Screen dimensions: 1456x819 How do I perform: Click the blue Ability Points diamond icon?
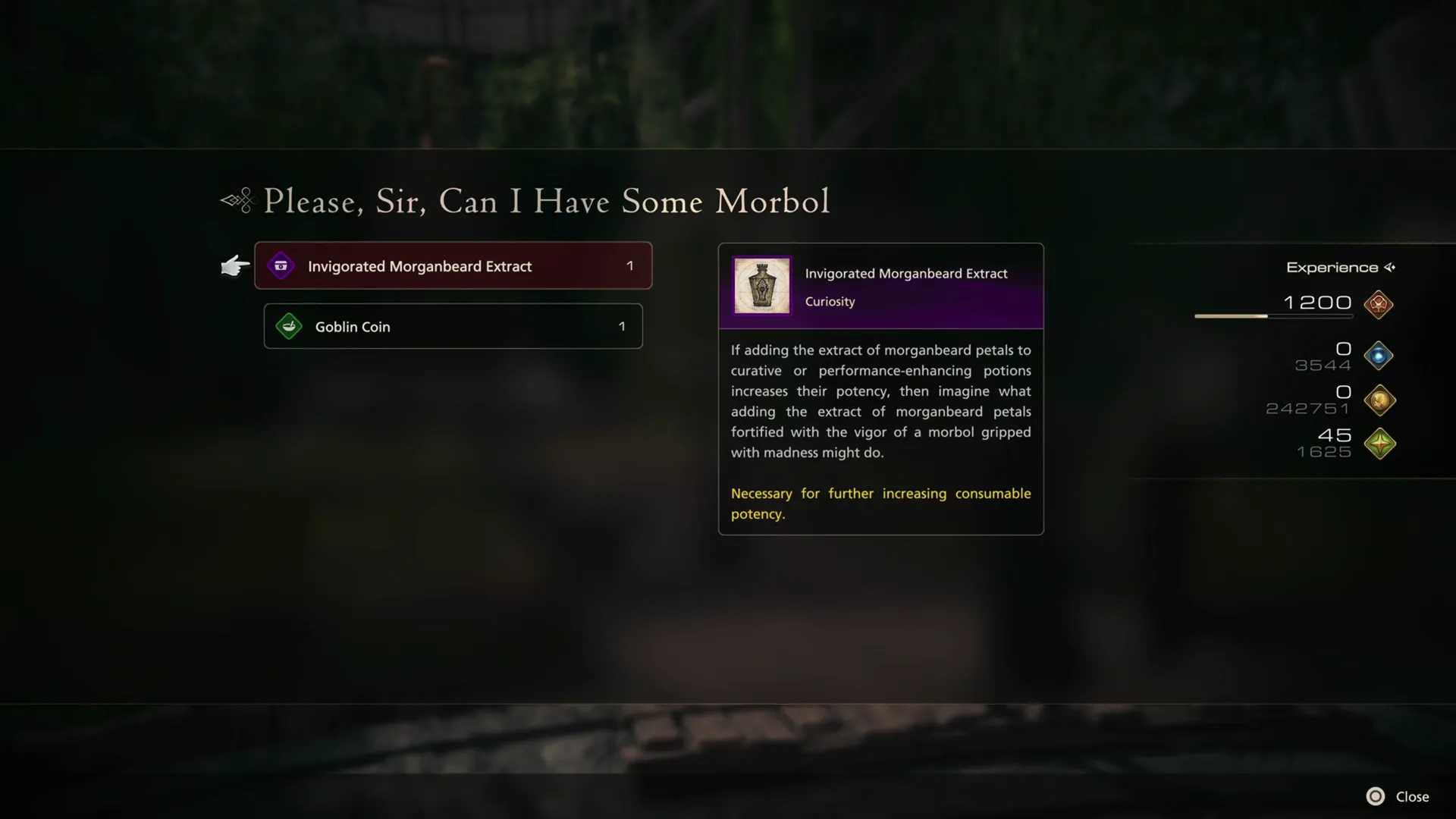pyautogui.click(x=1378, y=355)
